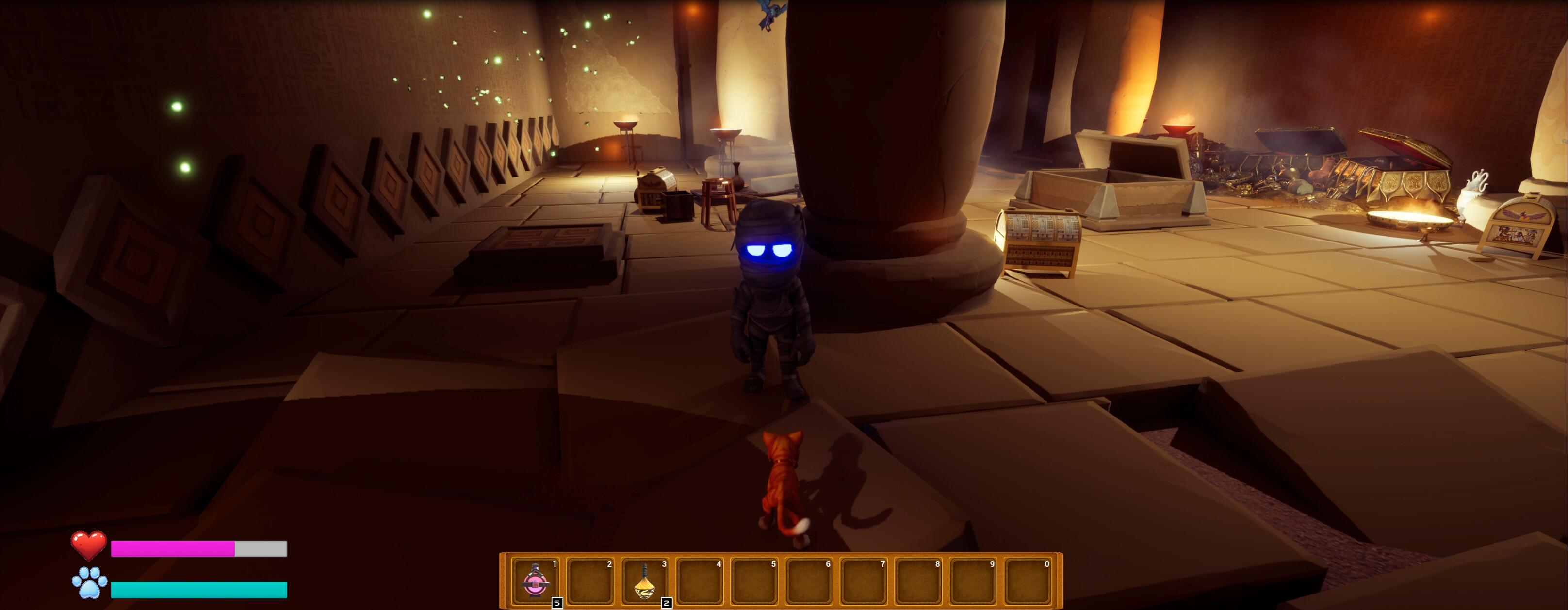Image resolution: width=1568 pixels, height=610 pixels.
Task: Click the "5" count badge under the pink potion
Action: click(x=557, y=604)
